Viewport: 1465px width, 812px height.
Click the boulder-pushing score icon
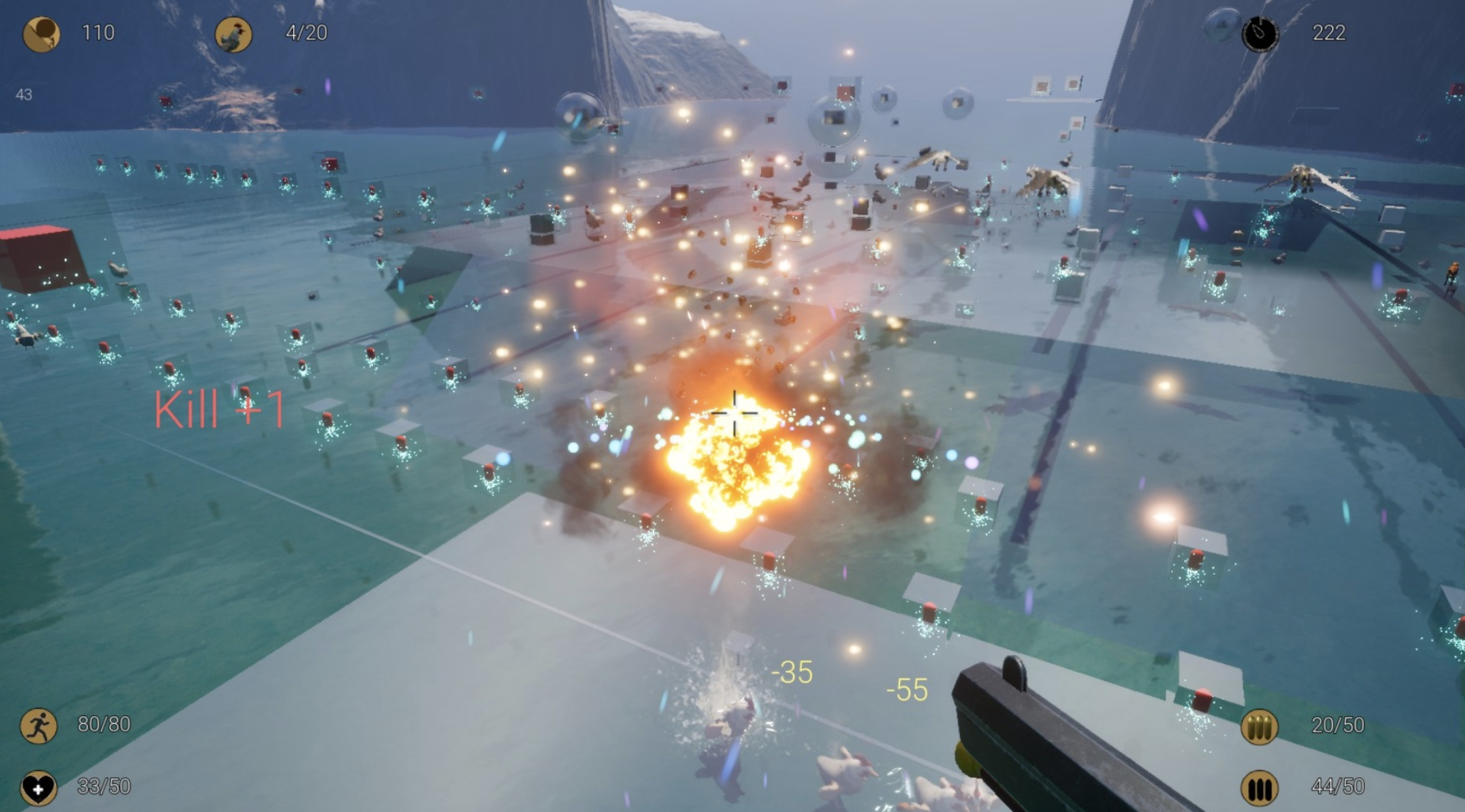tap(41, 34)
